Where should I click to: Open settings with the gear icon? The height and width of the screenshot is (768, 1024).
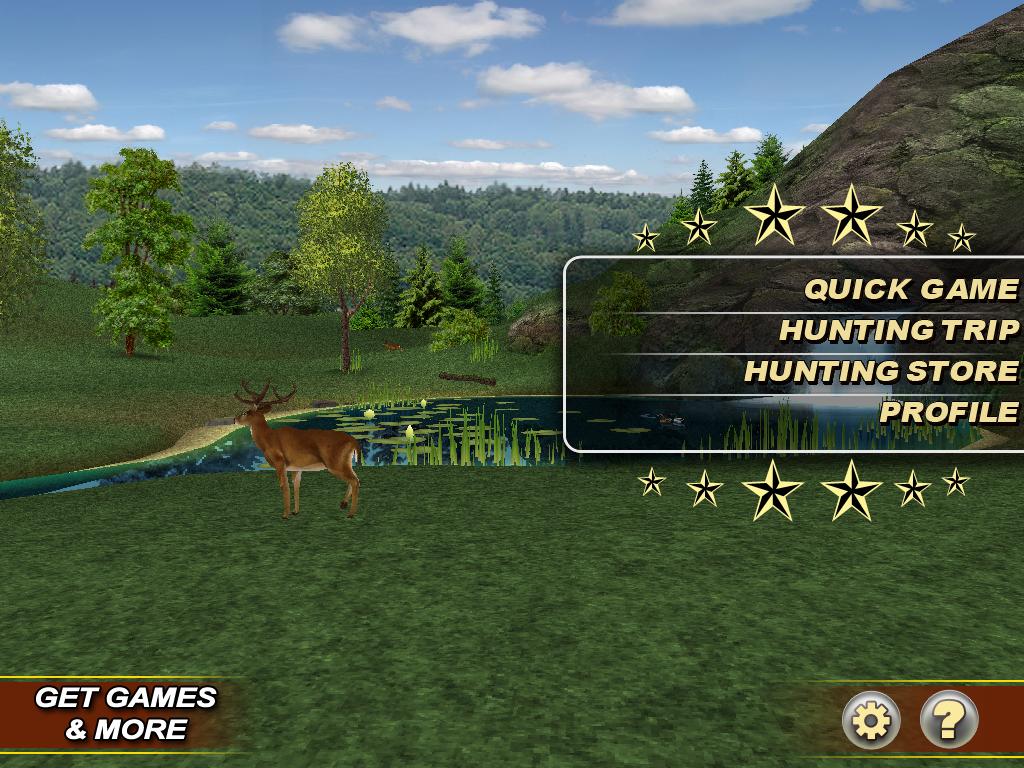click(x=871, y=719)
